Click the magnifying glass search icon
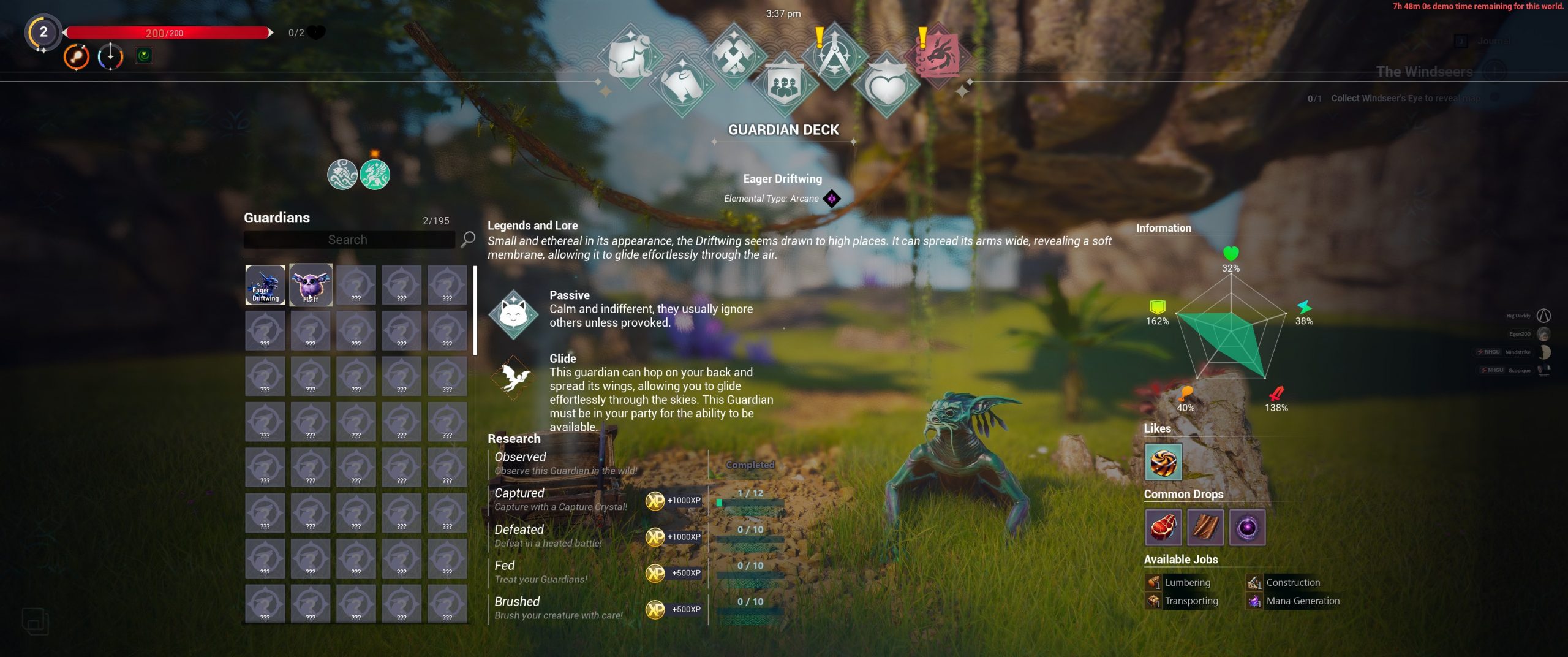 pos(468,238)
